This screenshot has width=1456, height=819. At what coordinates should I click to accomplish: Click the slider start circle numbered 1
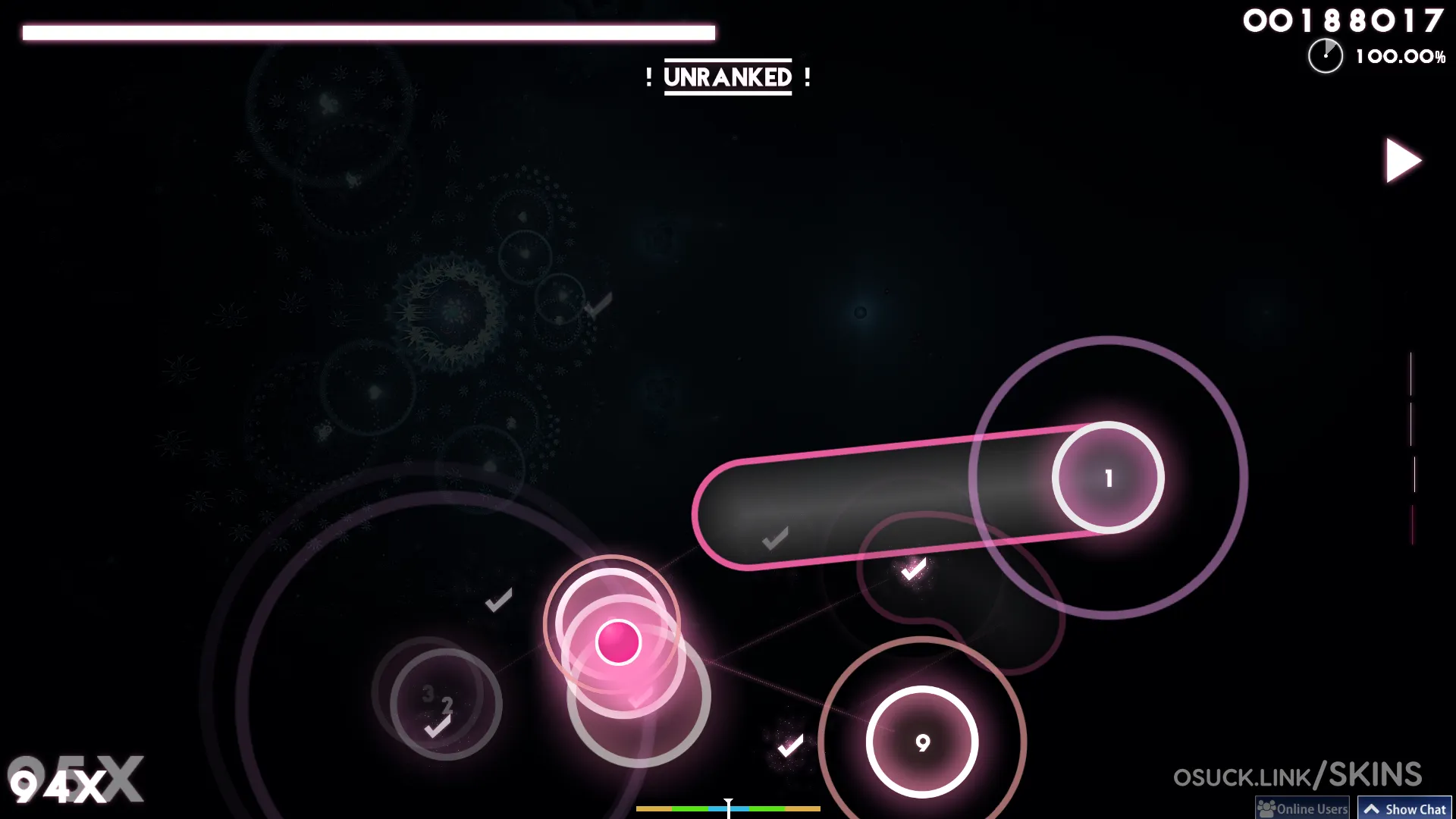click(1108, 478)
